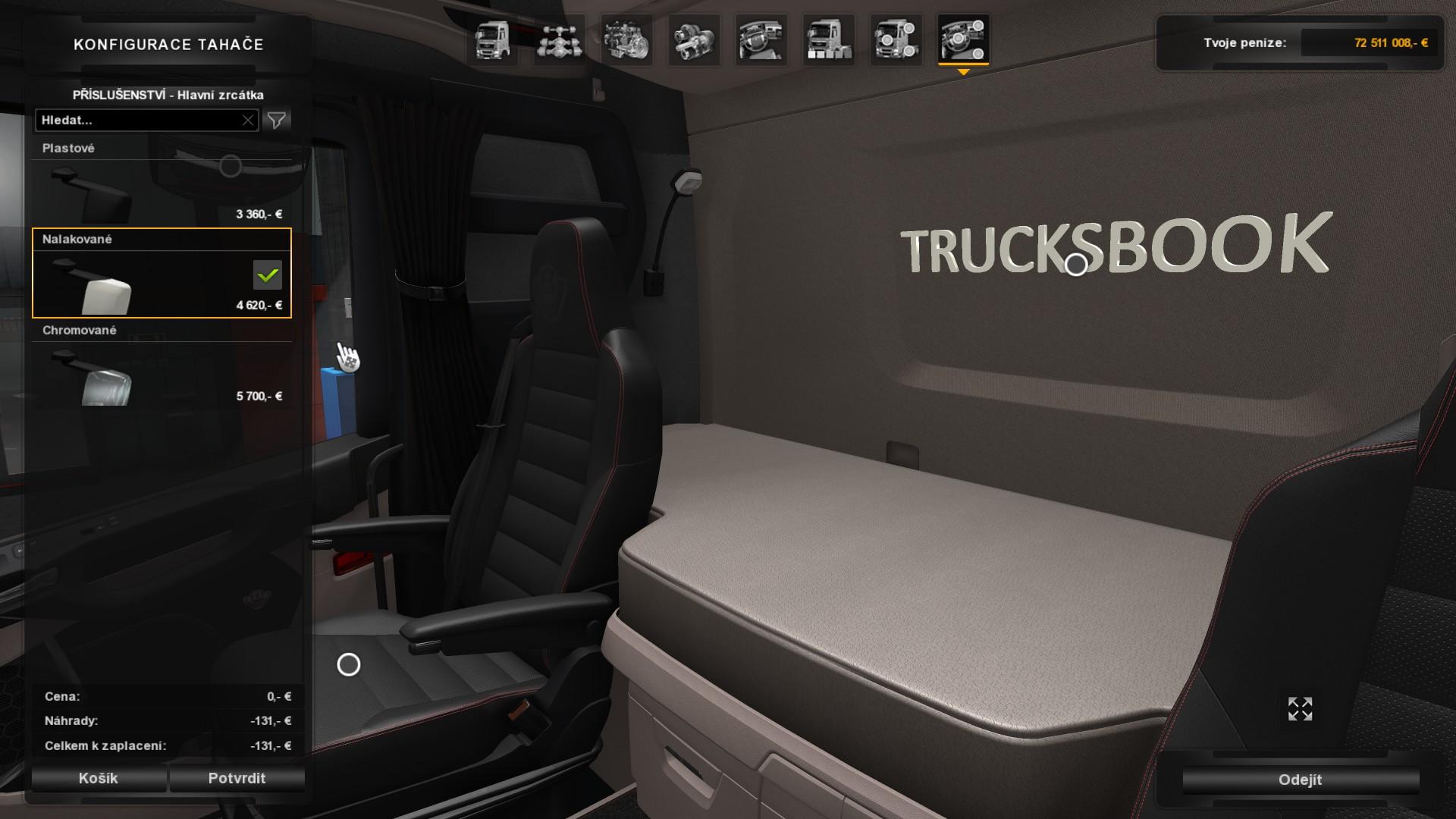The height and width of the screenshot is (819, 1456).
Task: Select the interior dashboard category
Action: (x=761, y=42)
